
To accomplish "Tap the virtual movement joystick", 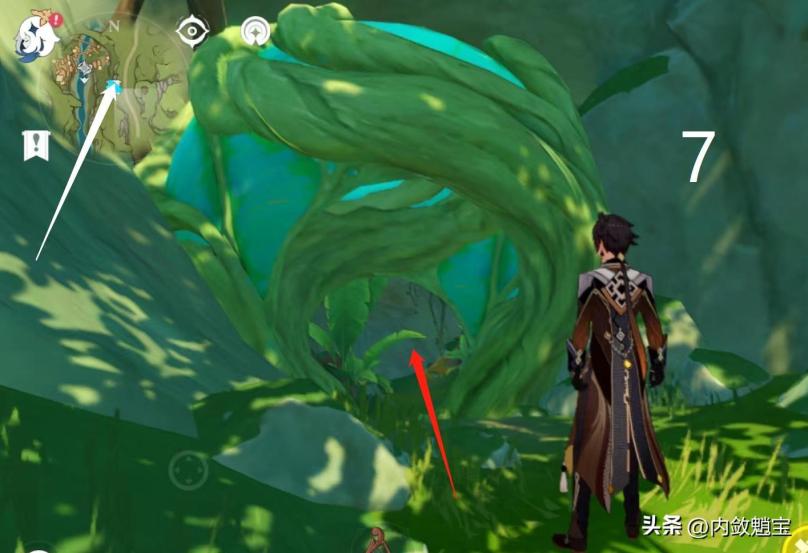I will [188, 469].
